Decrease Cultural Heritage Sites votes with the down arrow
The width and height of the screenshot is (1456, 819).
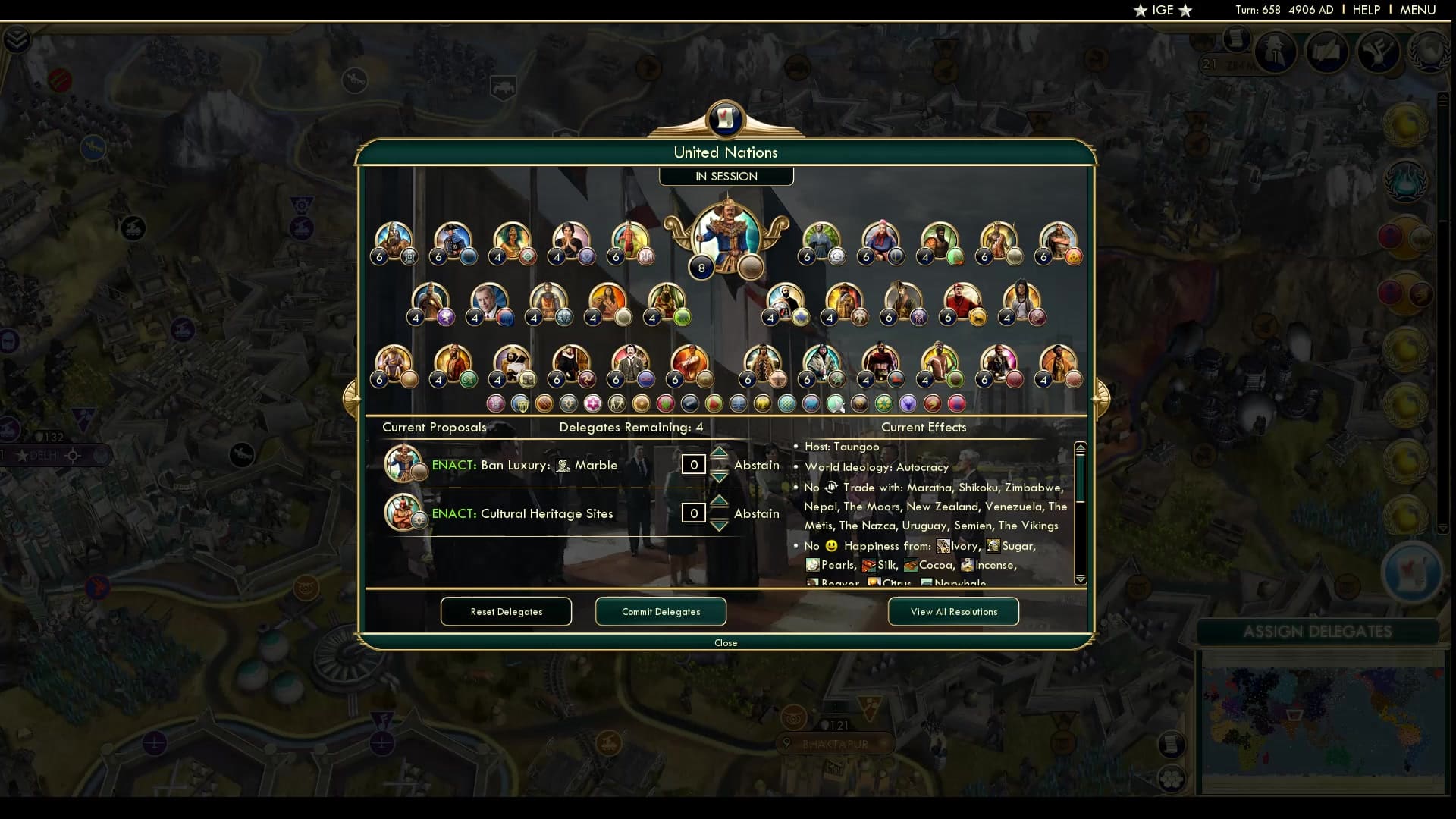tap(719, 524)
